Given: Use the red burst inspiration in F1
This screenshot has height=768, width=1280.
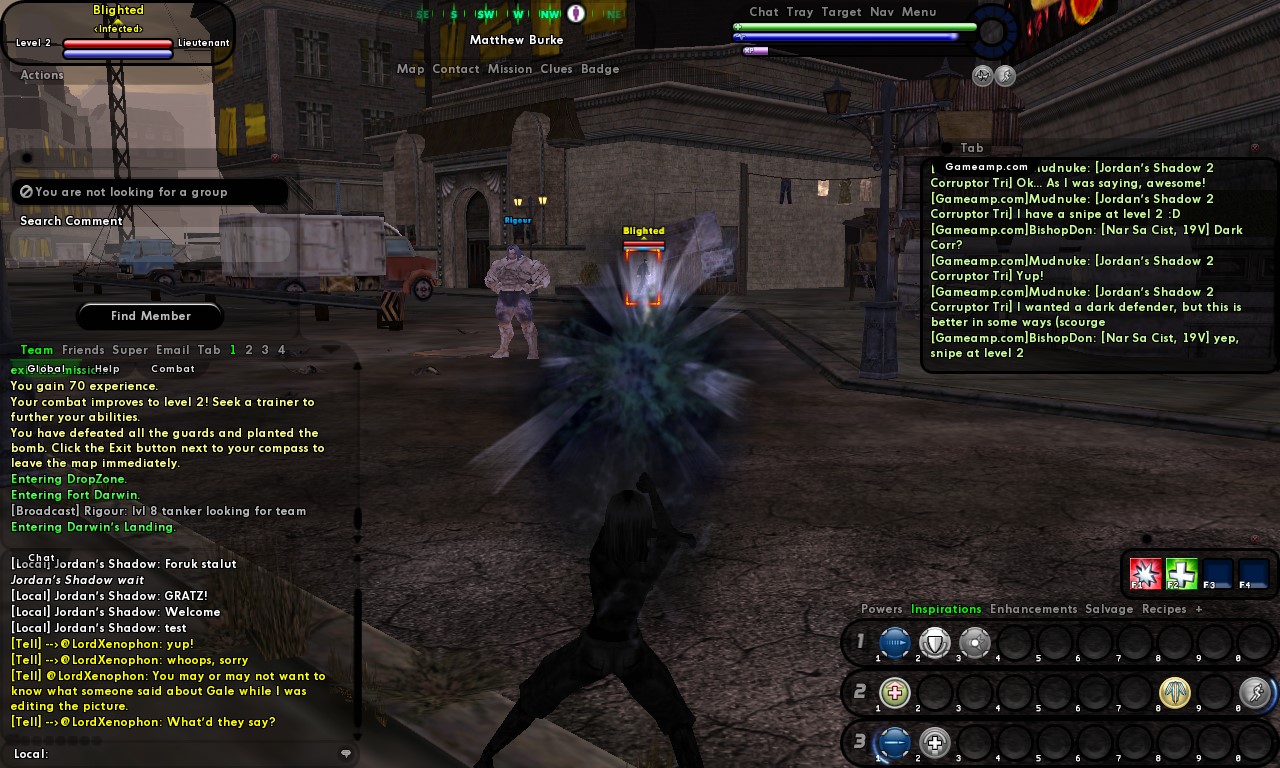Looking at the screenshot, I should (1145, 574).
